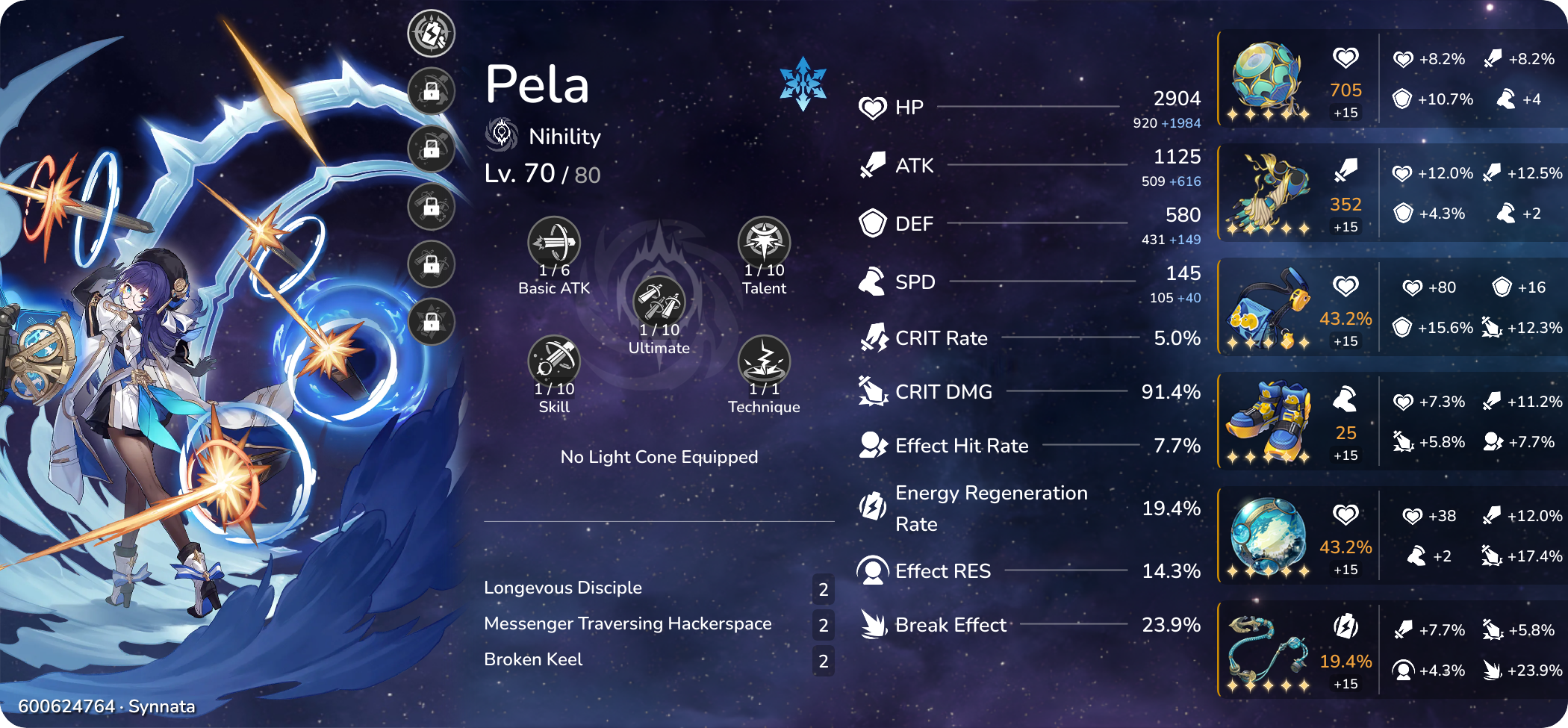Select the Basic ATK skill icon
Screen dimensions: 1568x728
point(554,242)
